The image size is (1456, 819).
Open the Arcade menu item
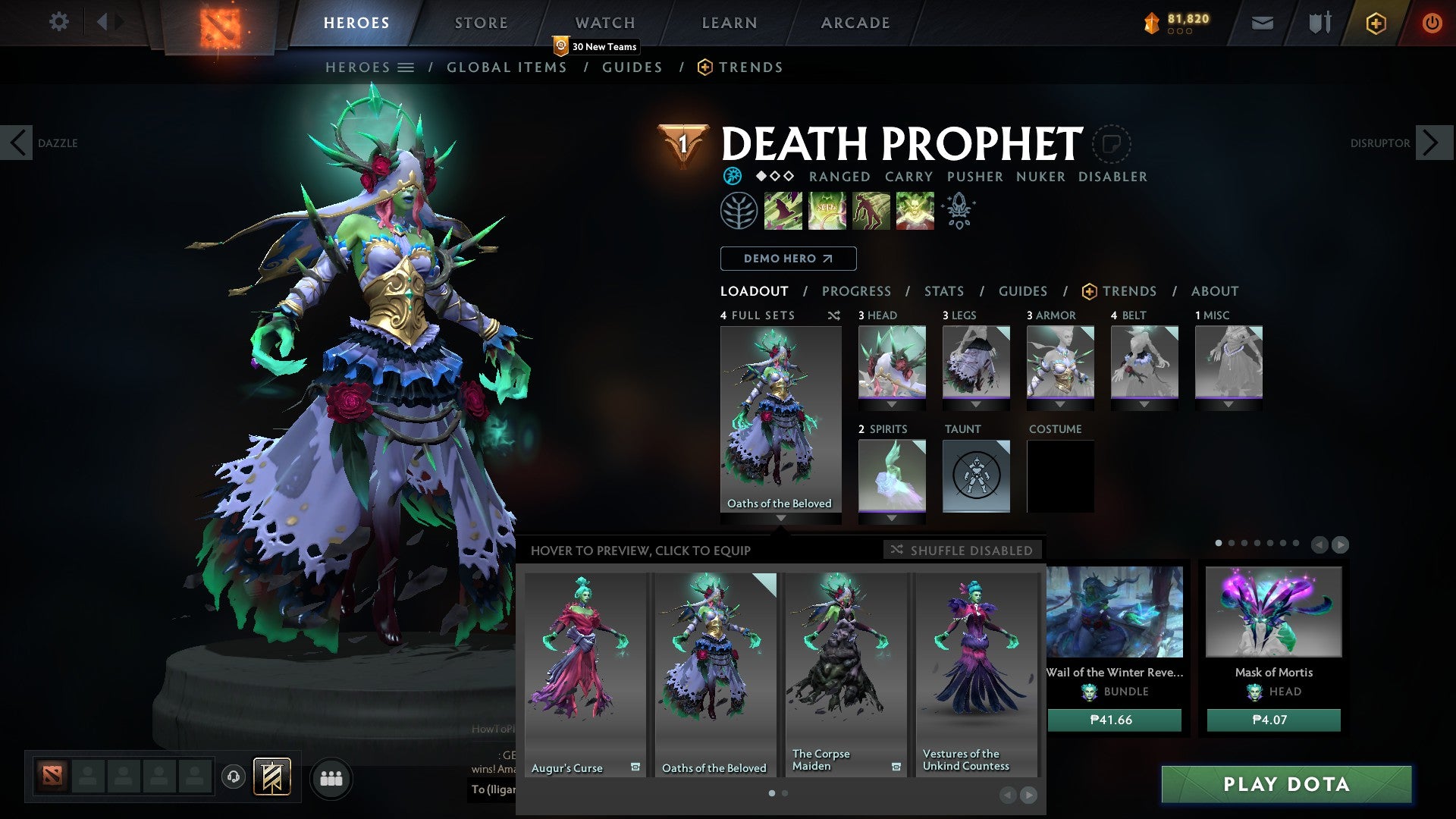coord(855,23)
